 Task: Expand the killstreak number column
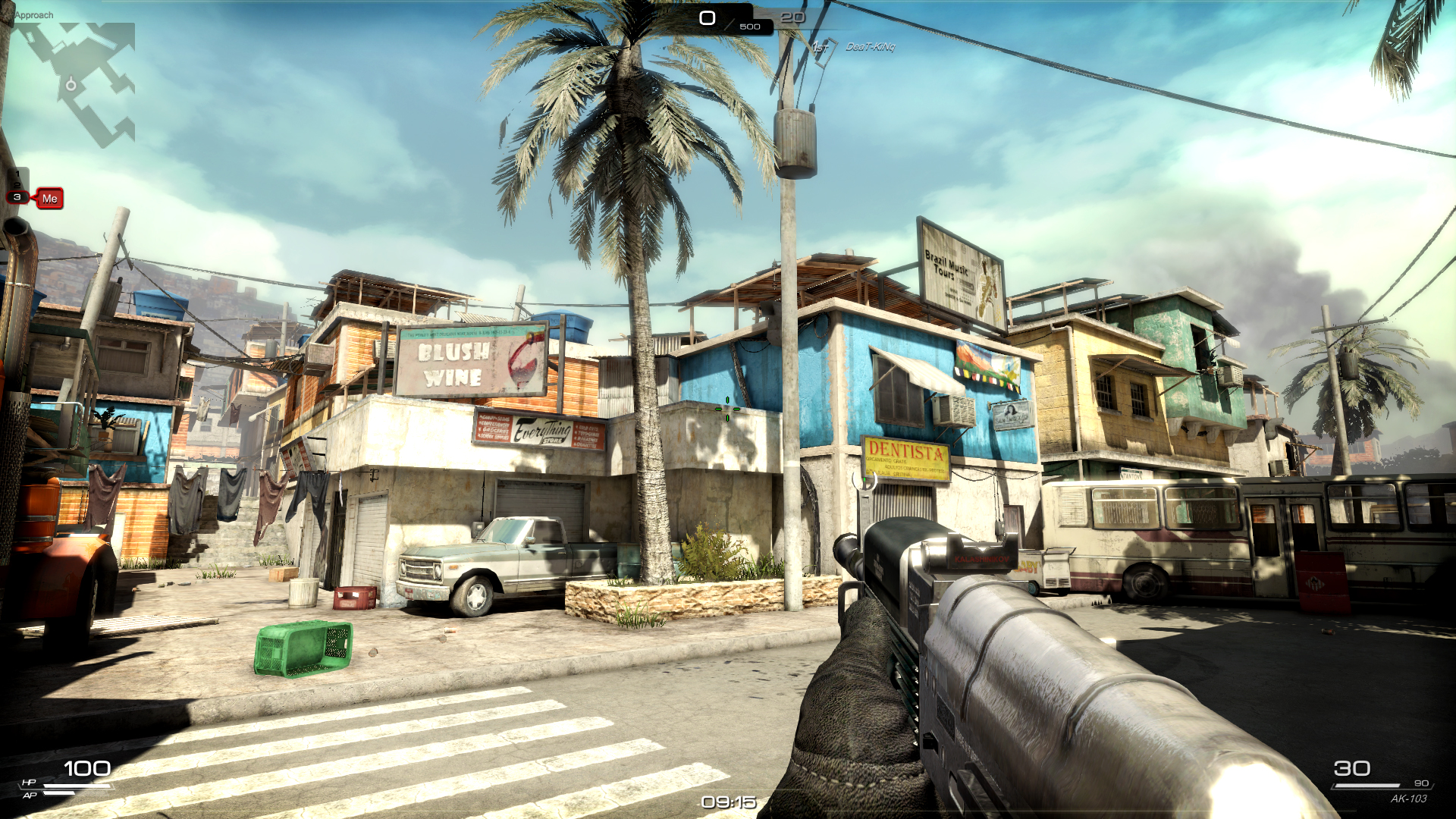[17, 186]
